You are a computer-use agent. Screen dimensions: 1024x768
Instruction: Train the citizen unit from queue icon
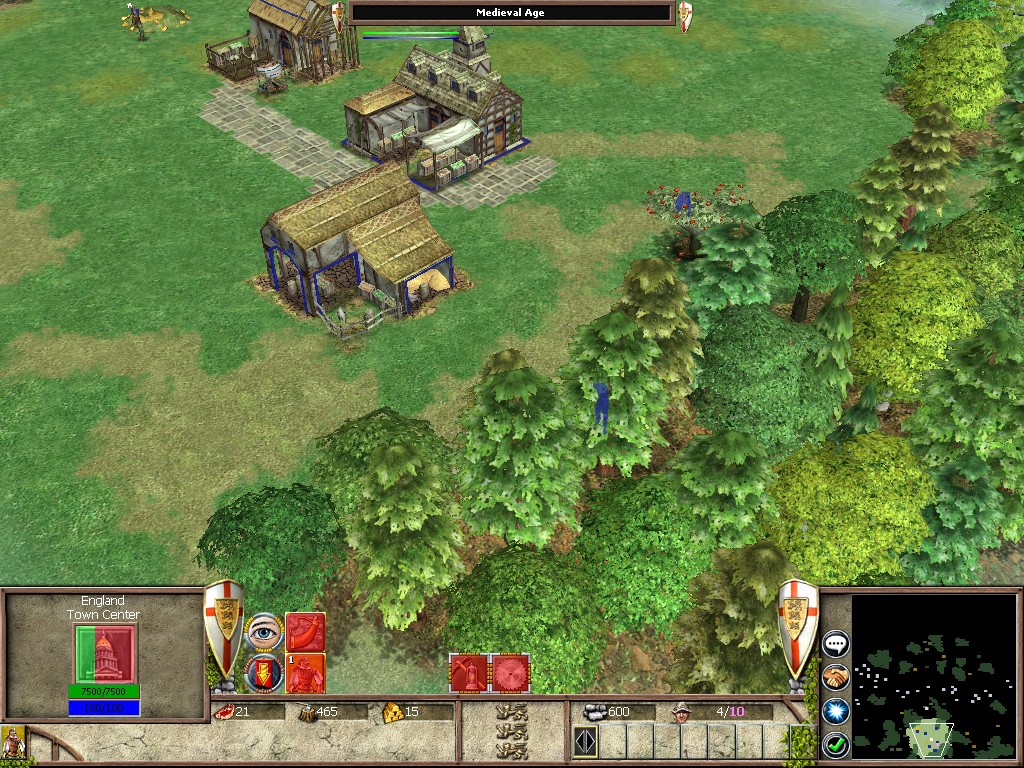[x=305, y=672]
